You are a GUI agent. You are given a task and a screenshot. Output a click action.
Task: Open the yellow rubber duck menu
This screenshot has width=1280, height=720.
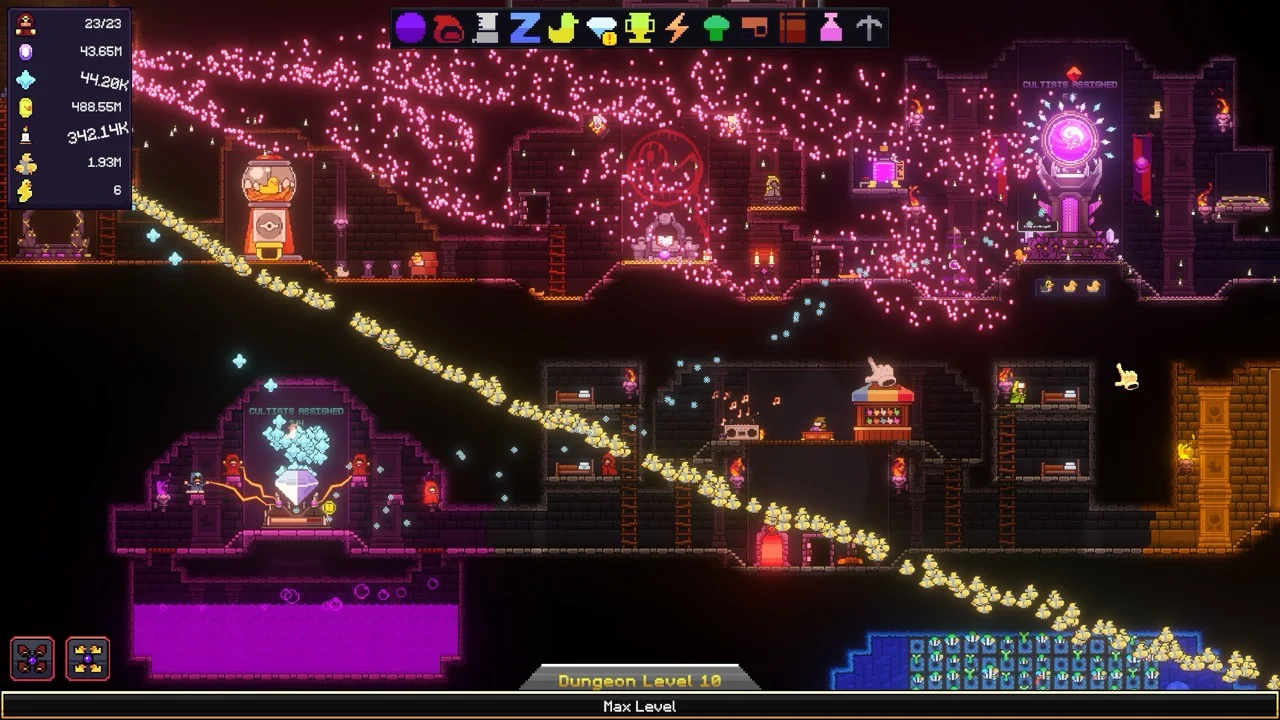(x=562, y=28)
